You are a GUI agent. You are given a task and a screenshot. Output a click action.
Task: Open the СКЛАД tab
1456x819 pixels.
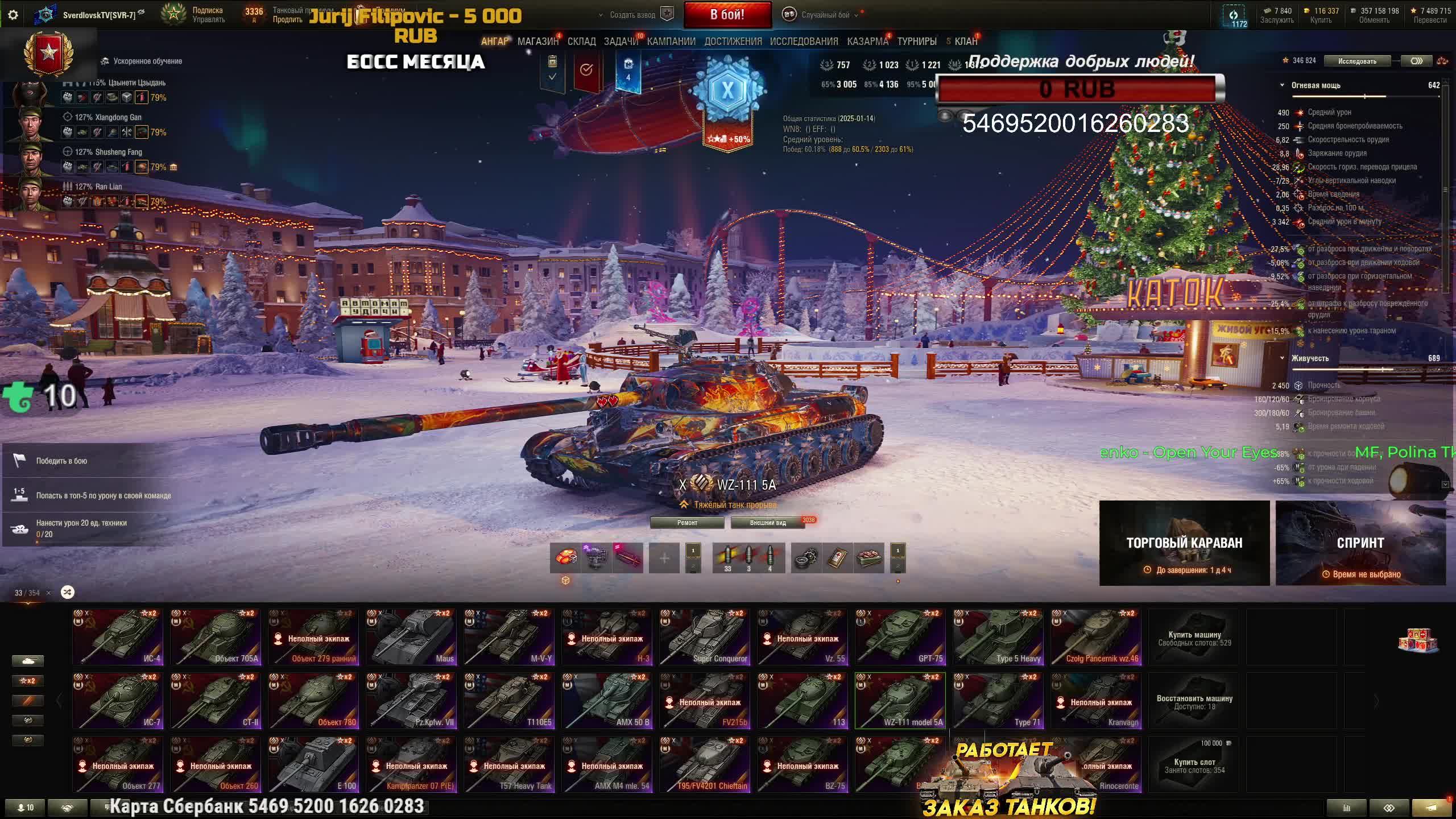tap(581, 42)
